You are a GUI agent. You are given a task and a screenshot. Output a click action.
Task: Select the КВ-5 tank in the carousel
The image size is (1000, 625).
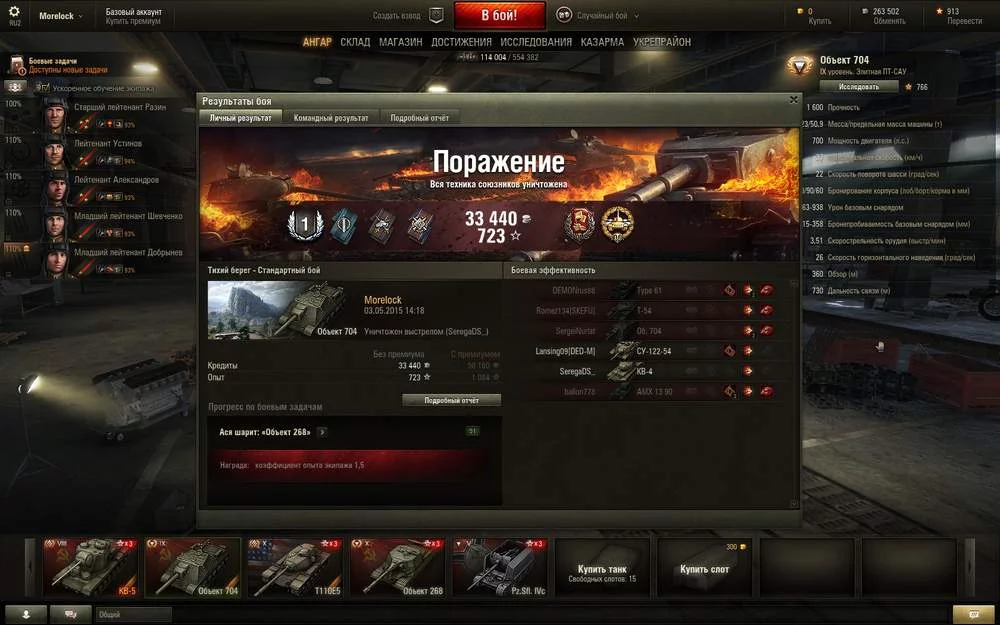(90, 567)
